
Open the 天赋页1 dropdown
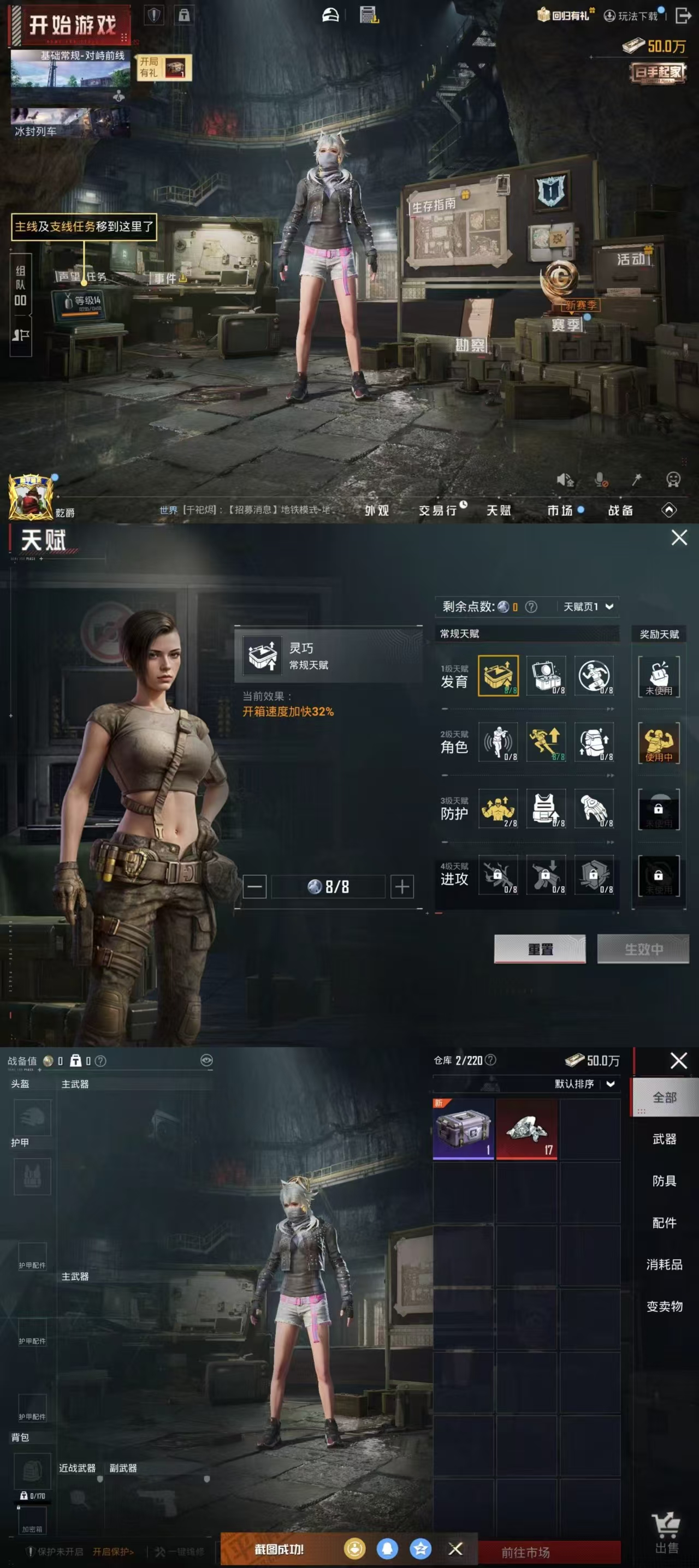coord(588,606)
